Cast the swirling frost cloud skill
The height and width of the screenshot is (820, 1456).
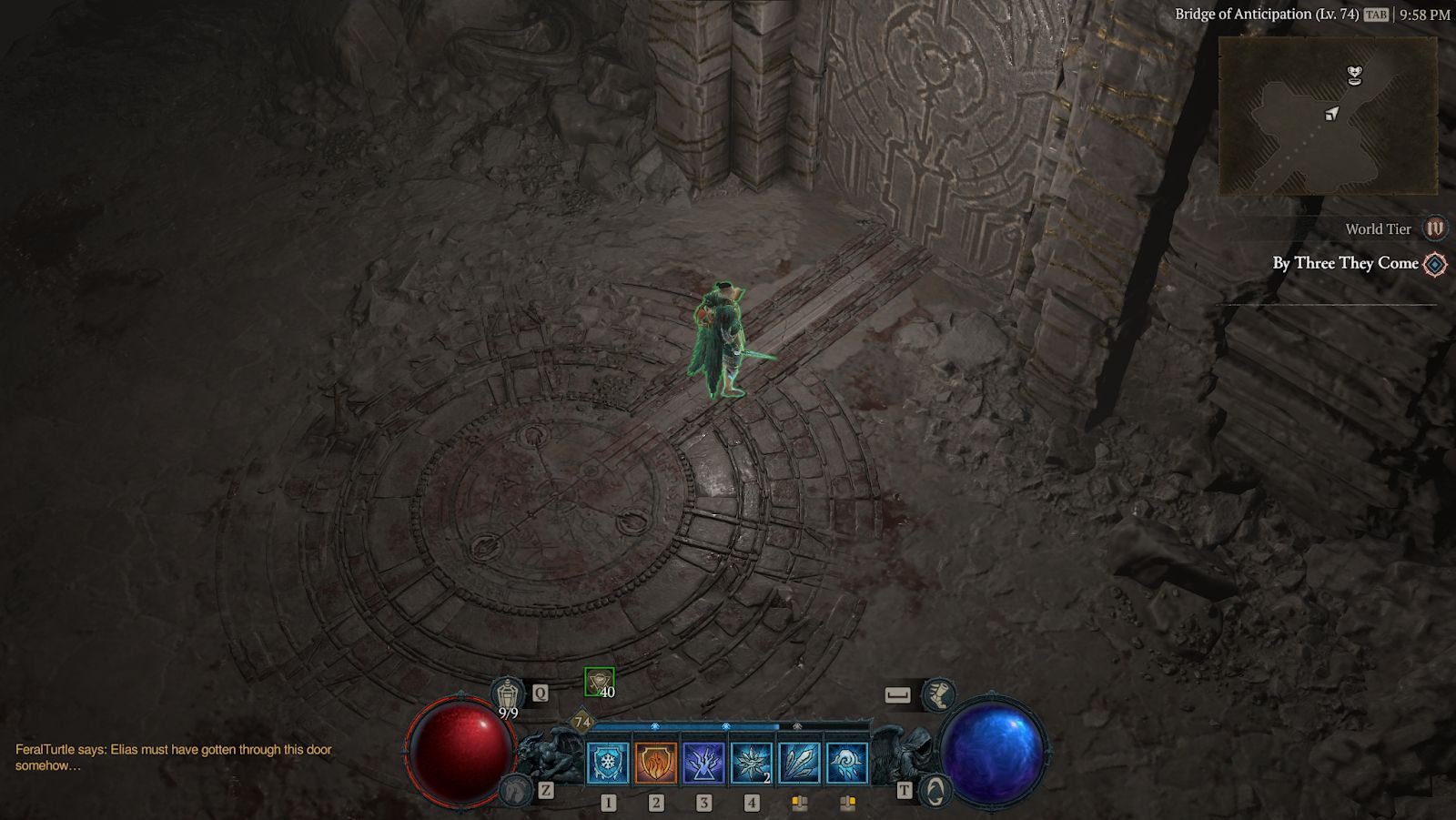tap(847, 763)
